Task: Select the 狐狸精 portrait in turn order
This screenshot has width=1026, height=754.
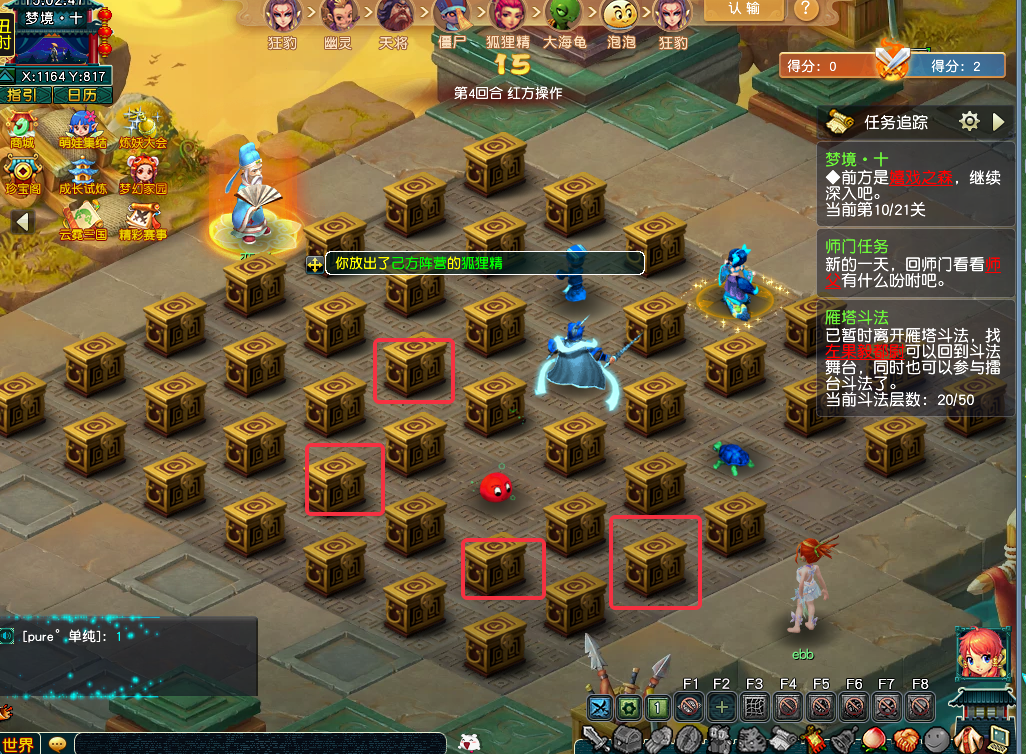Action: [510, 18]
